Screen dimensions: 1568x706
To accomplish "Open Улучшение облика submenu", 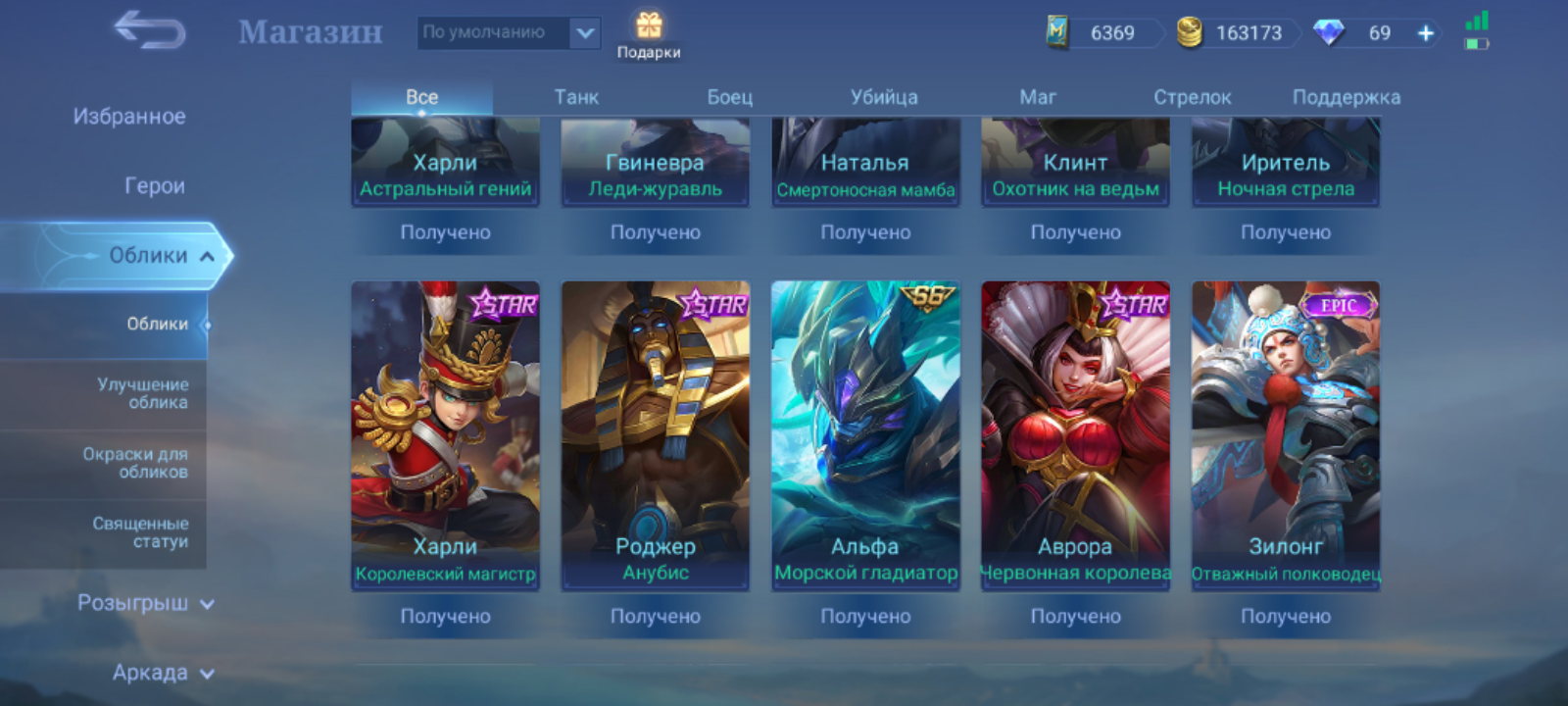I will click(142, 393).
